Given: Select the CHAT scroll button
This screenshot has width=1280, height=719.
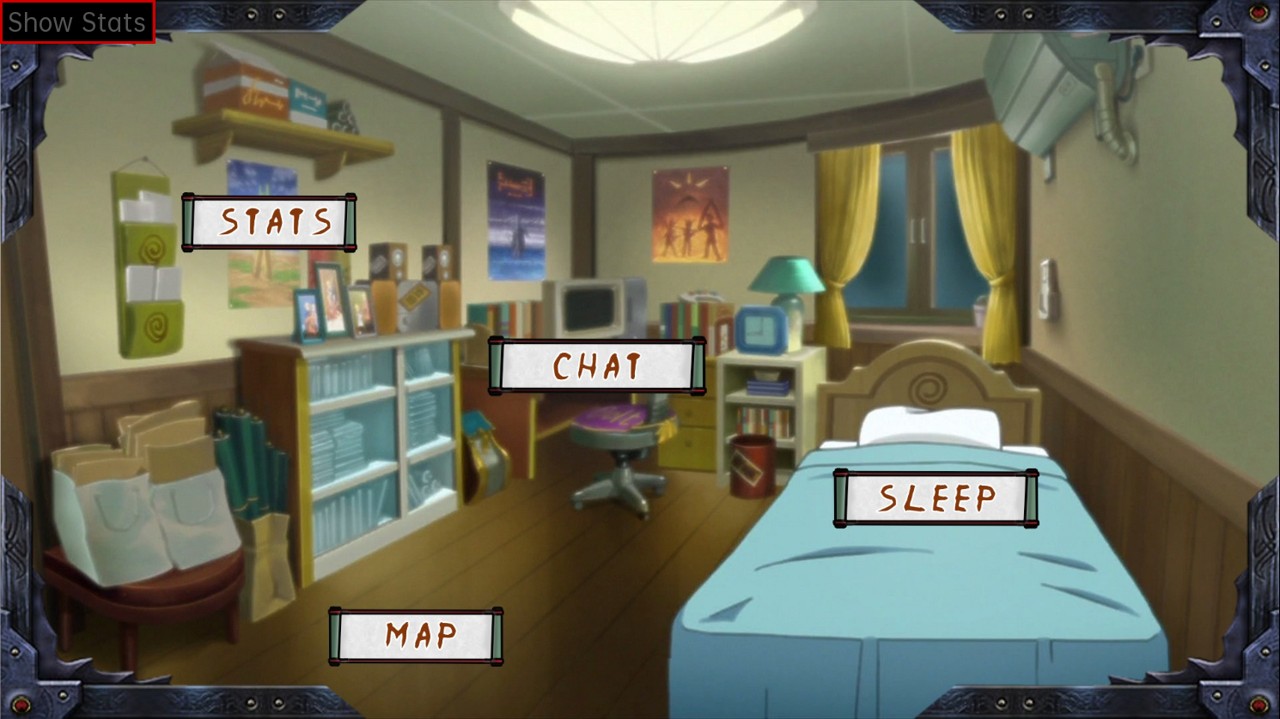Looking at the screenshot, I should click(597, 366).
